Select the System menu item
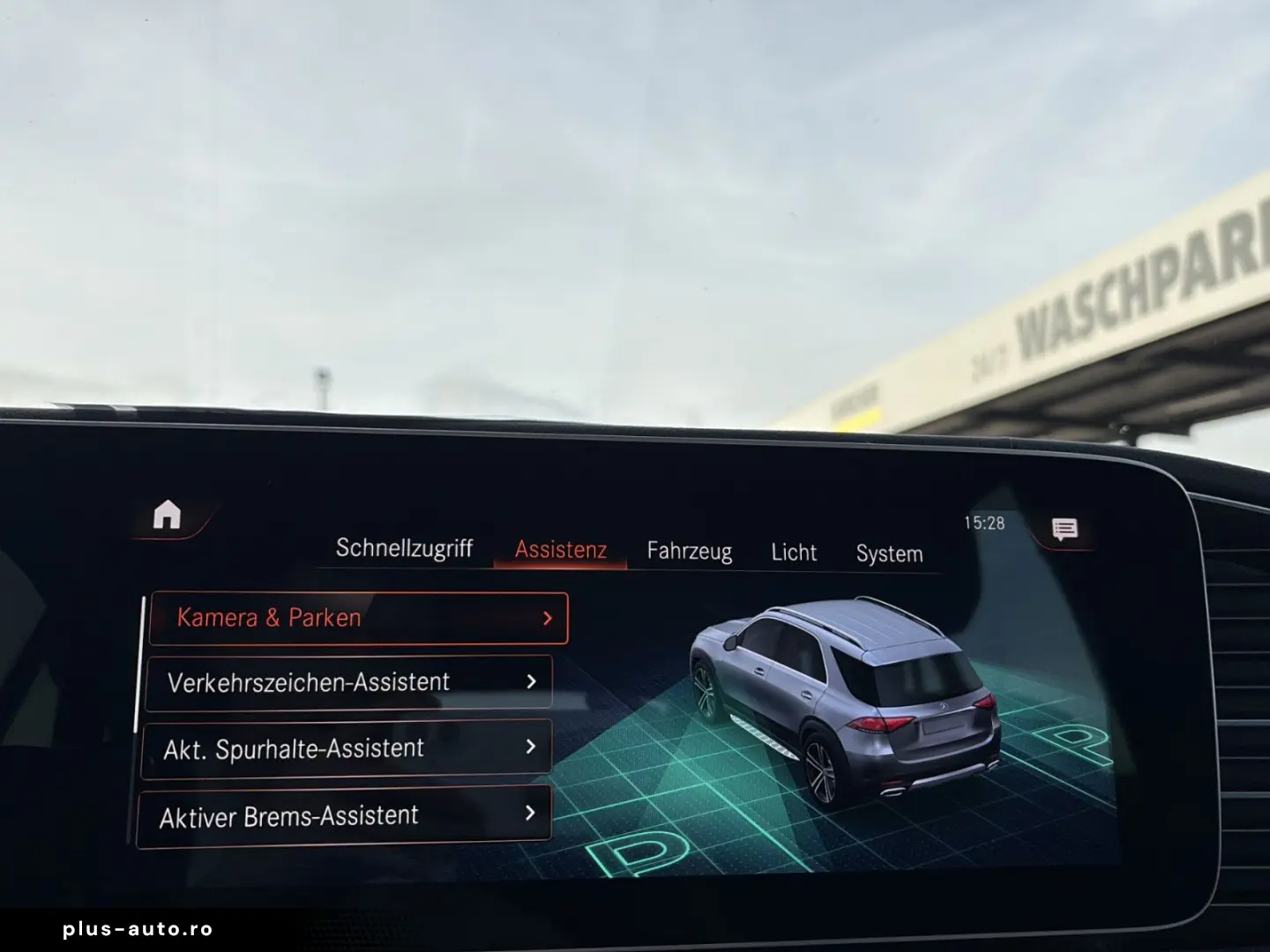Image resolution: width=1270 pixels, height=952 pixels. click(888, 554)
